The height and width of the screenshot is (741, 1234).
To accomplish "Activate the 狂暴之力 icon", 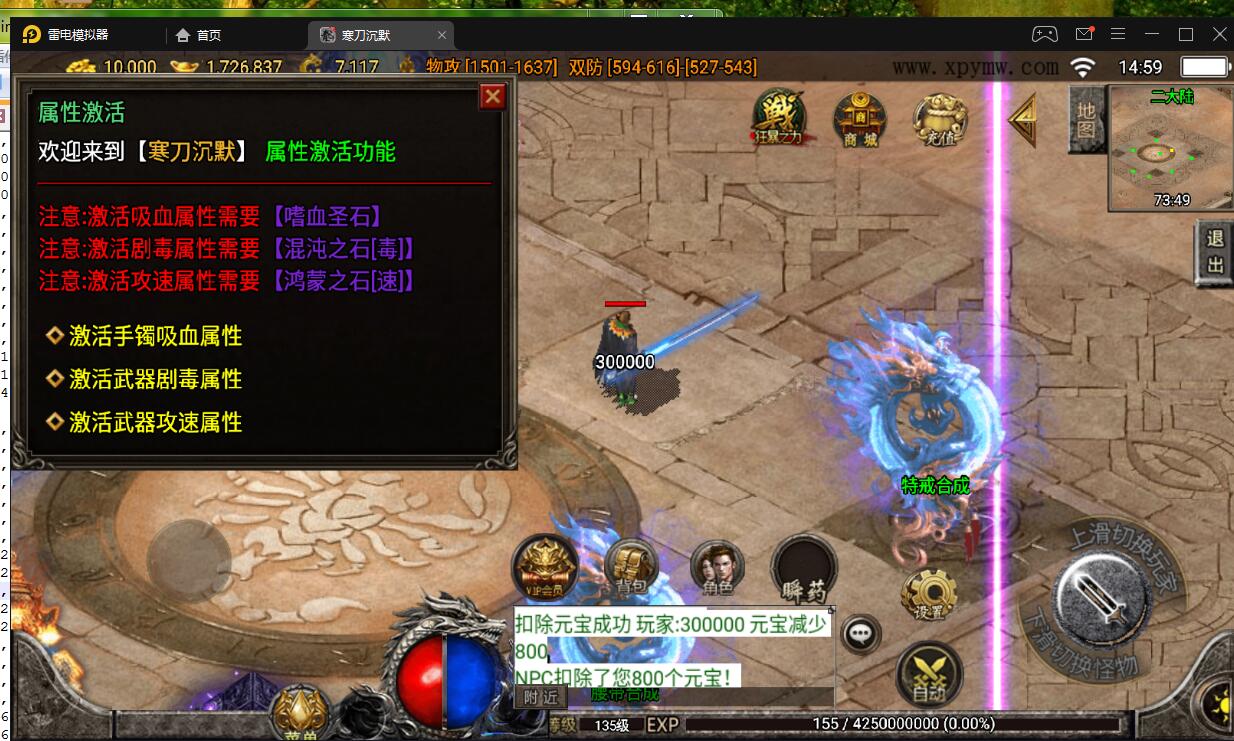I will coord(779,118).
